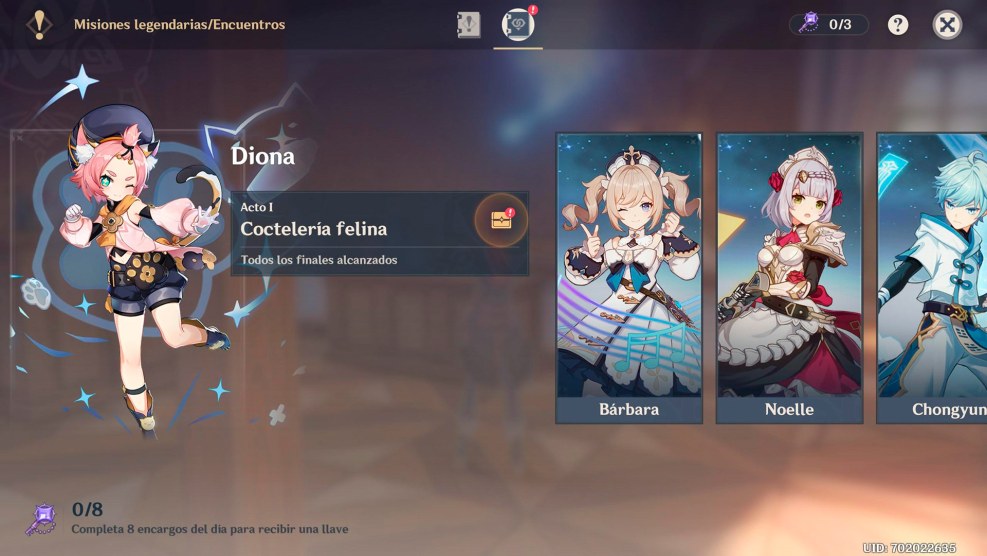Open the help question mark button
The height and width of the screenshot is (556, 987).
click(x=898, y=24)
